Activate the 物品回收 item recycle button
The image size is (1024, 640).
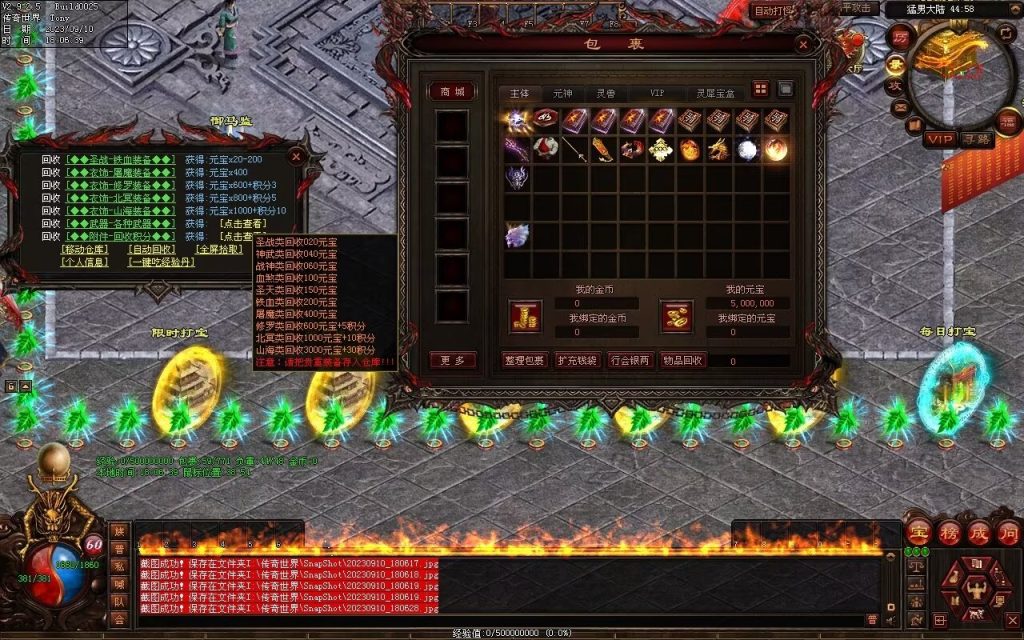click(x=683, y=360)
